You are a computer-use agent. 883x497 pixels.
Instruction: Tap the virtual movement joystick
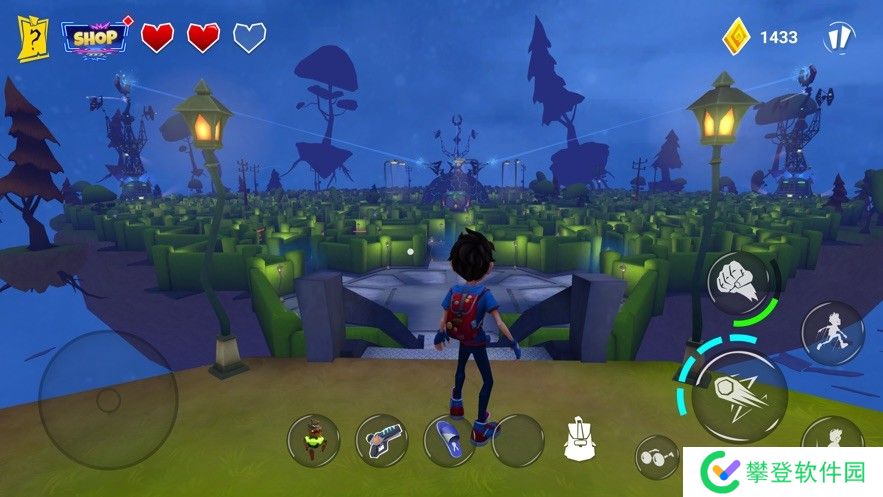108,400
